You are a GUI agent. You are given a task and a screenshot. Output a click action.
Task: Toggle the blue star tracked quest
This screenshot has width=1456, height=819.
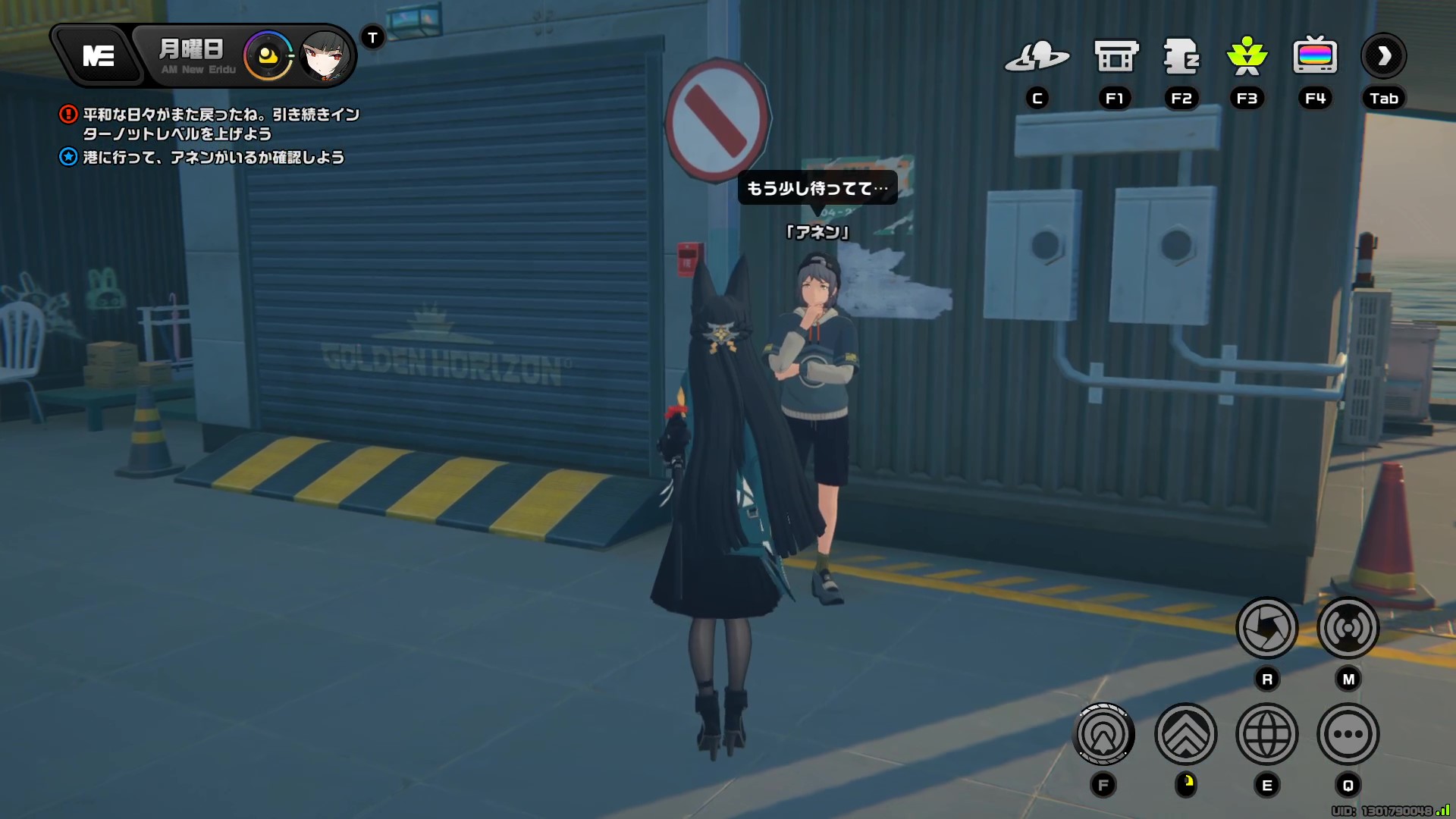coord(67,158)
